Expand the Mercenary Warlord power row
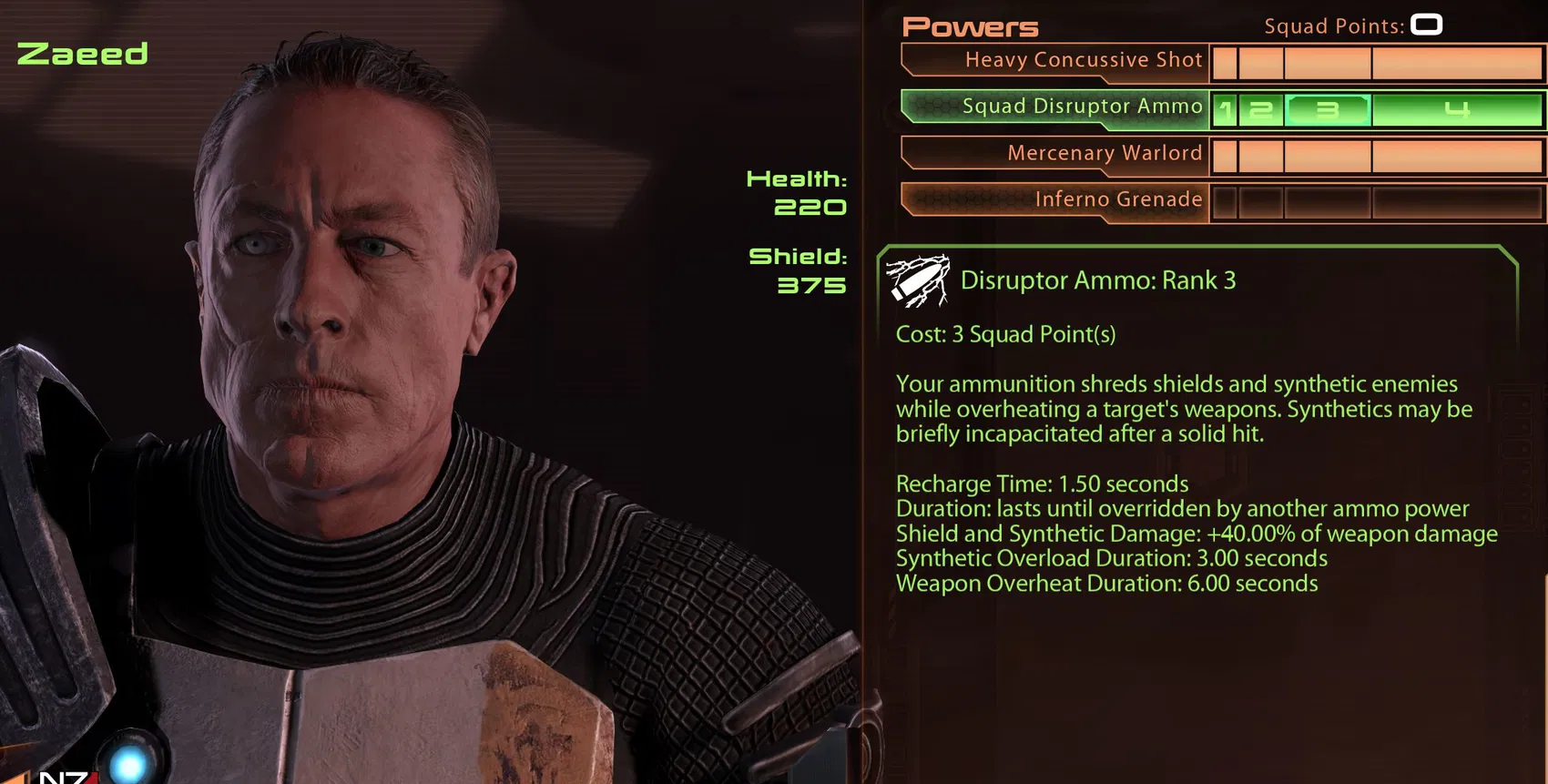The width and height of the screenshot is (1548, 784). [1105, 153]
